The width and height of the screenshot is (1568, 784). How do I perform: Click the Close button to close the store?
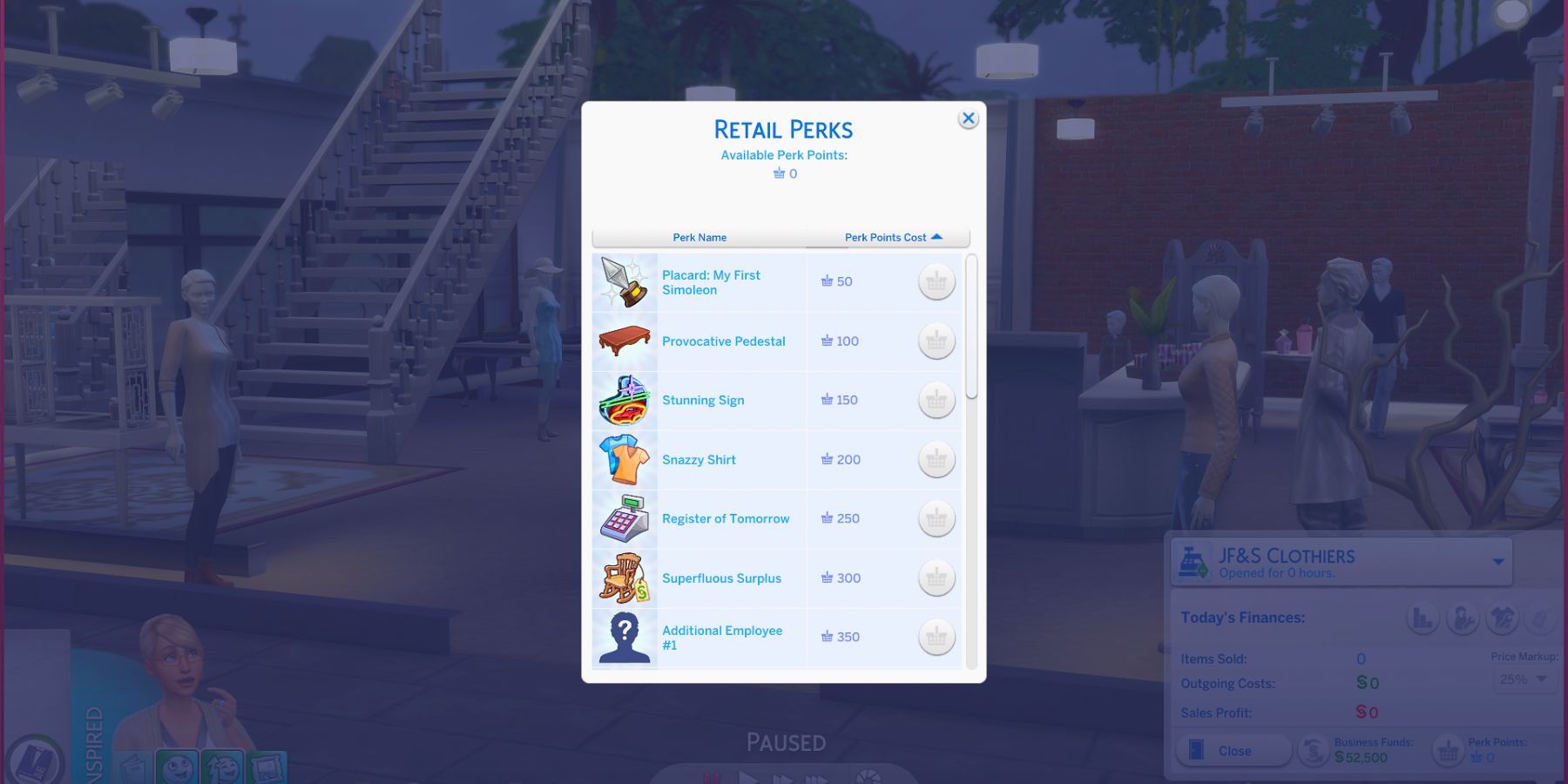pos(1233,750)
